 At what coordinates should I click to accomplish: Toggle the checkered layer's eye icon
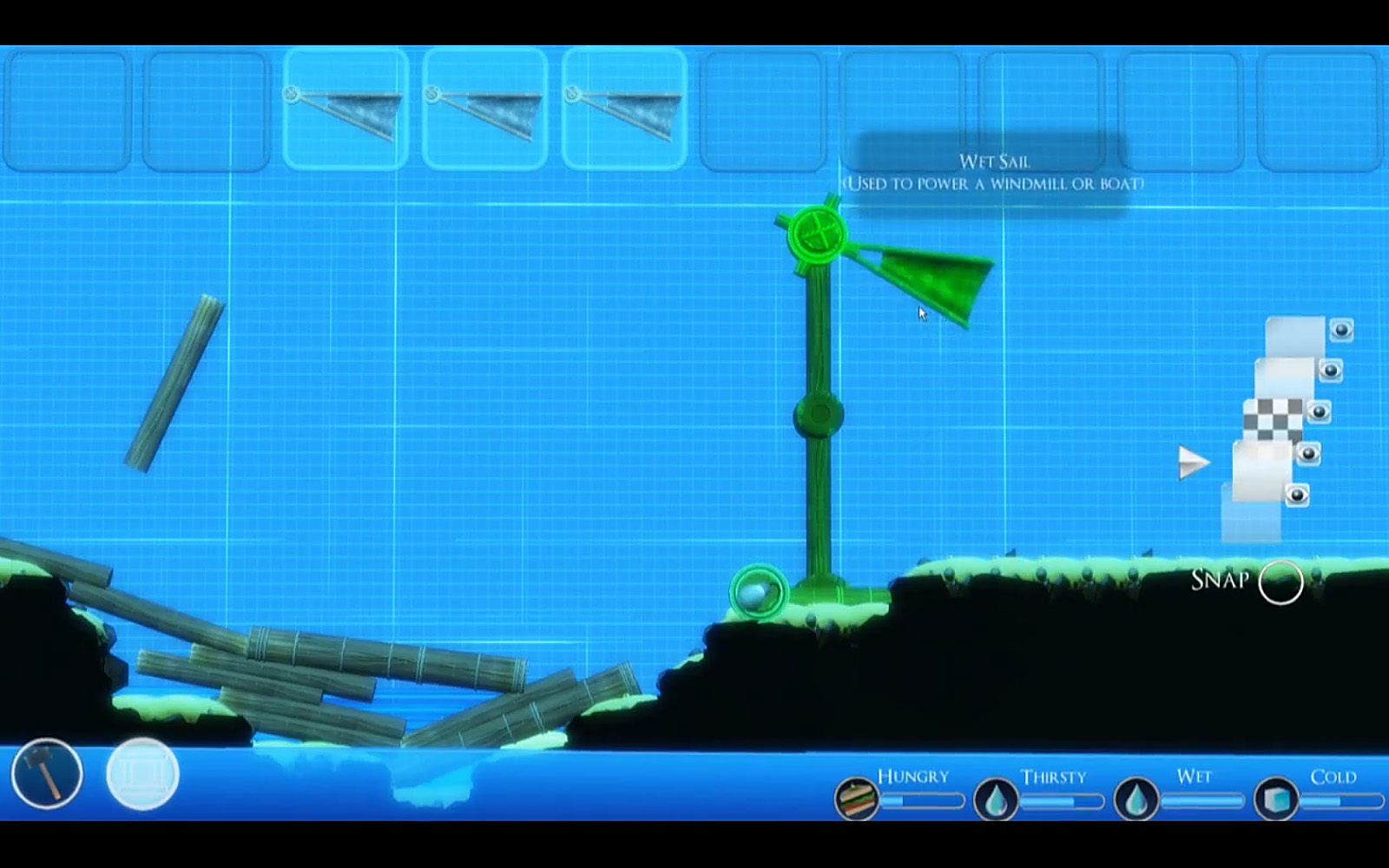coord(1319,411)
